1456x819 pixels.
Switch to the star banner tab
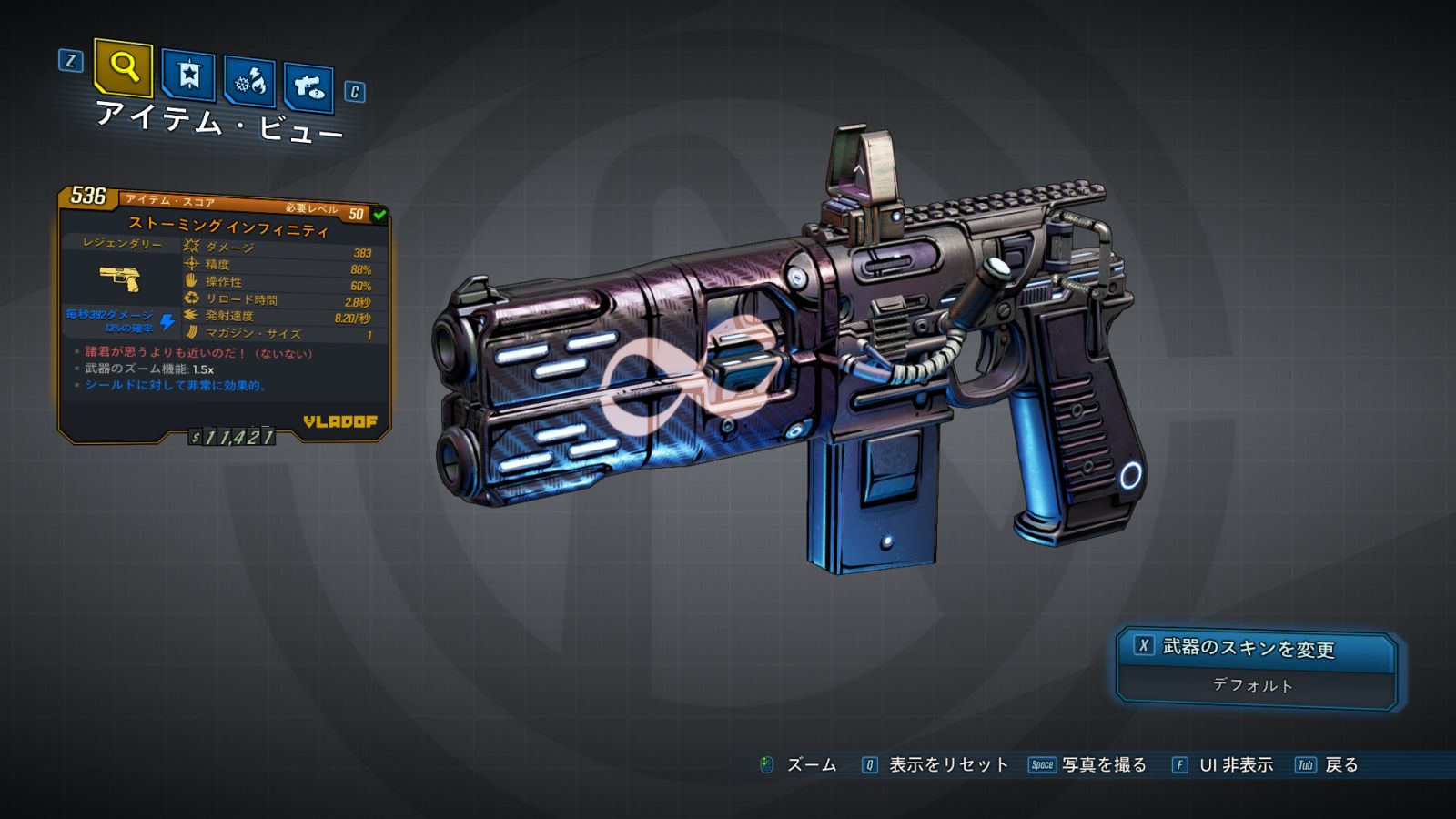188,75
